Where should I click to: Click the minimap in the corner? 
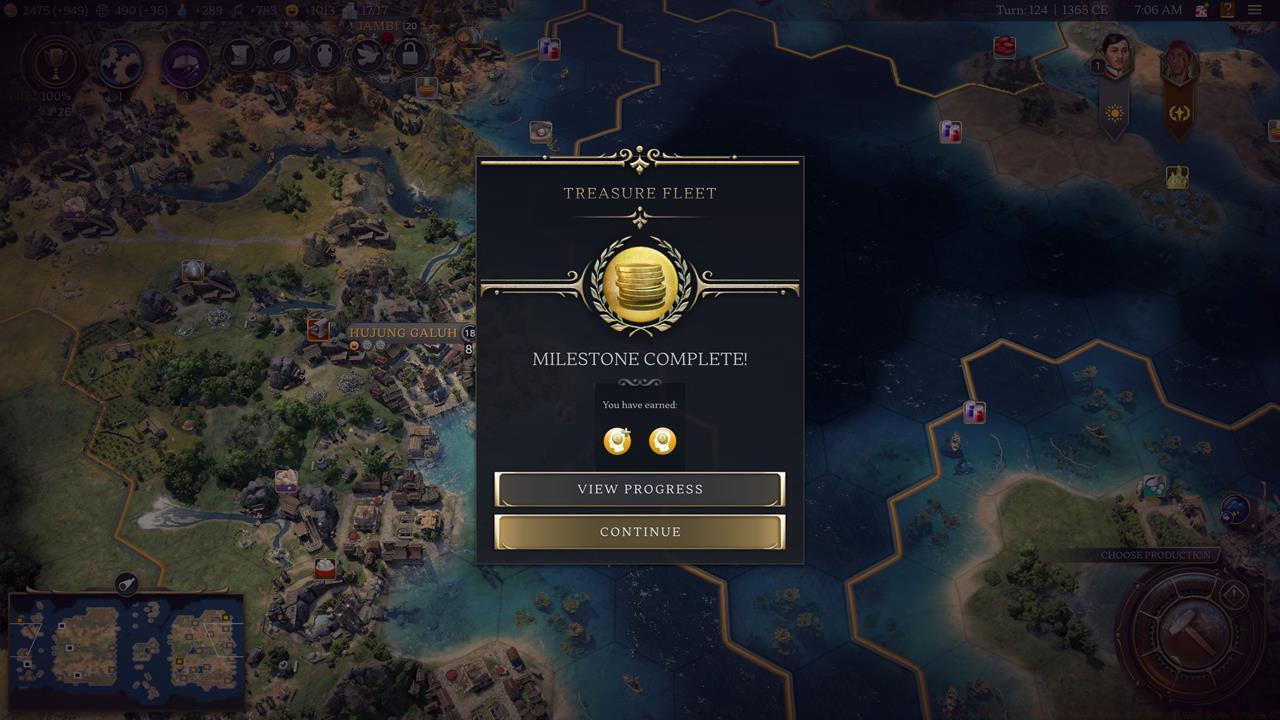pos(125,650)
